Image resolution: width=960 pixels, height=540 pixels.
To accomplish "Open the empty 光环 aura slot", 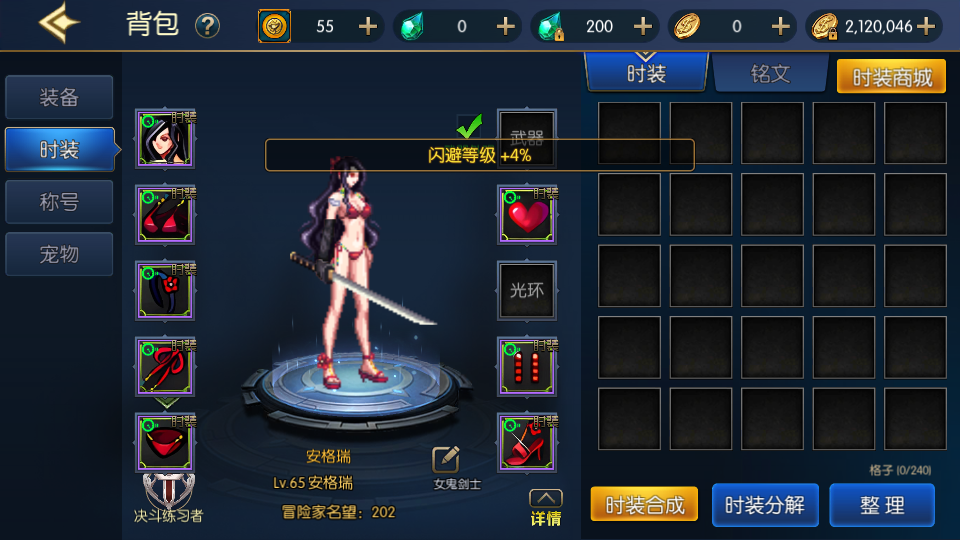I will click(527, 291).
